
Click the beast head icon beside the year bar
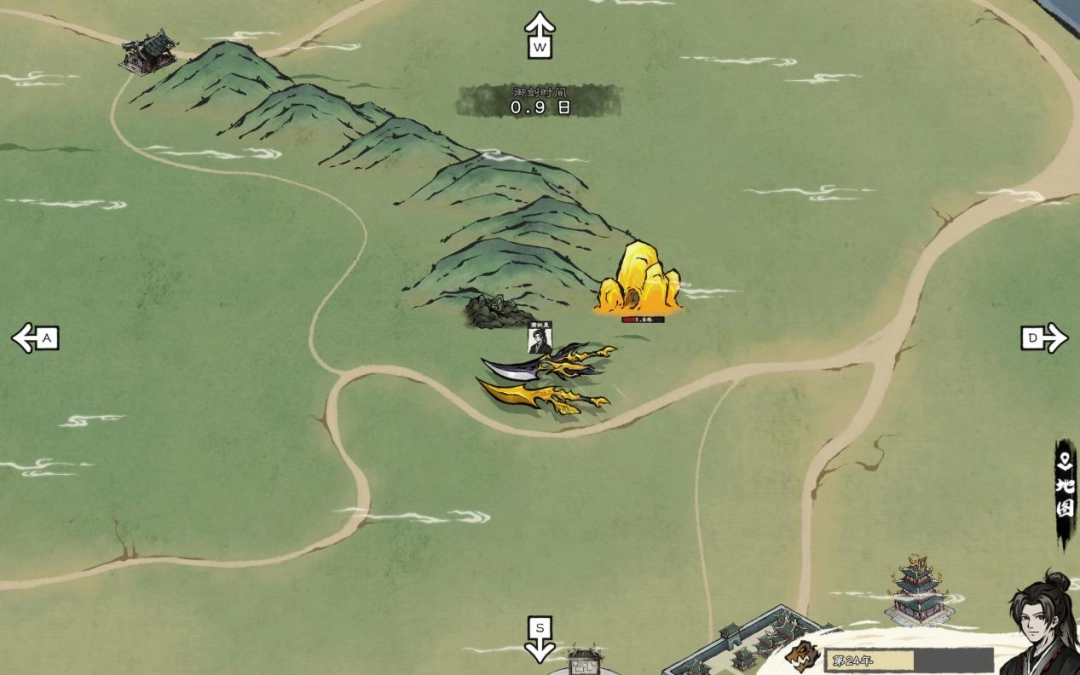pos(802,656)
